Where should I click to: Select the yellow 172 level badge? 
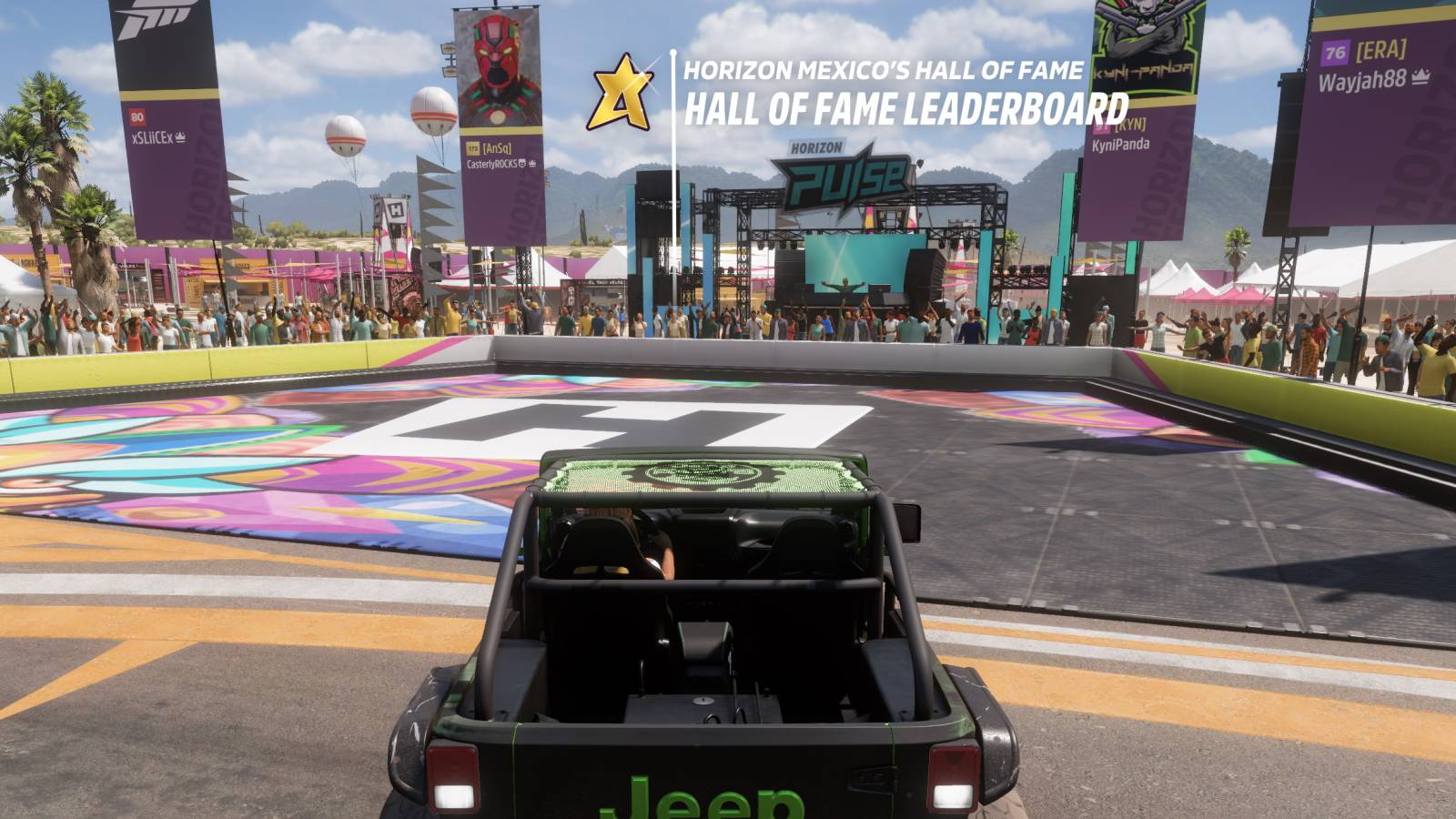point(472,148)
